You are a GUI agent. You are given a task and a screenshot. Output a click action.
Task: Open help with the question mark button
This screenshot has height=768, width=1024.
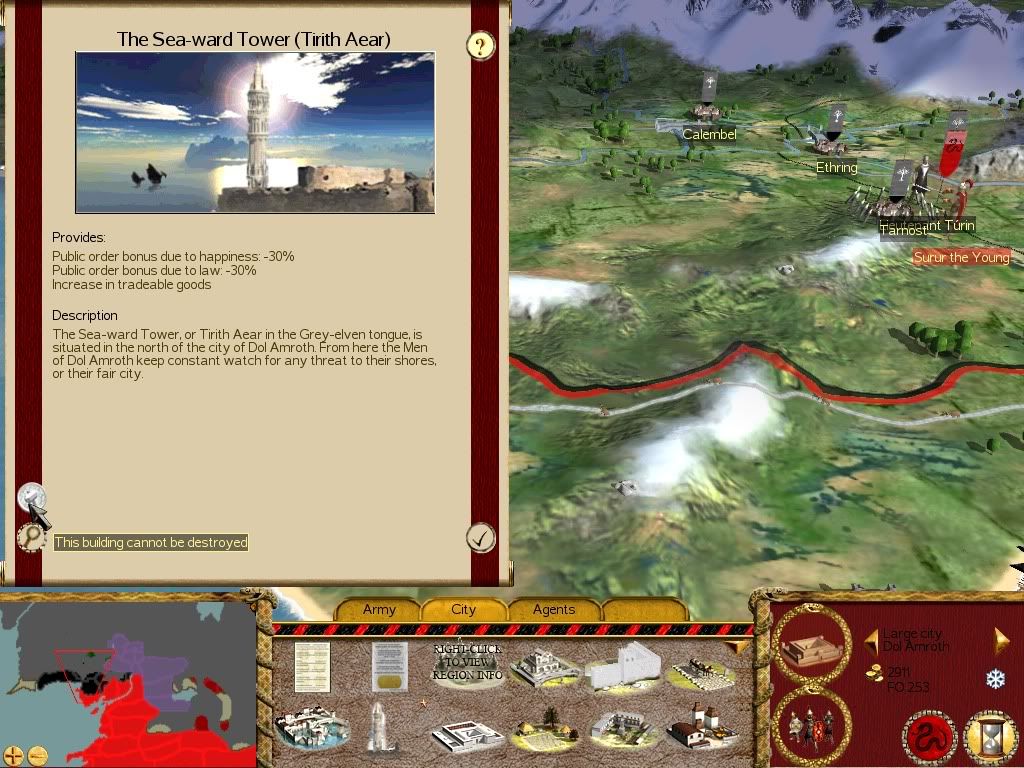pos(482,45)
